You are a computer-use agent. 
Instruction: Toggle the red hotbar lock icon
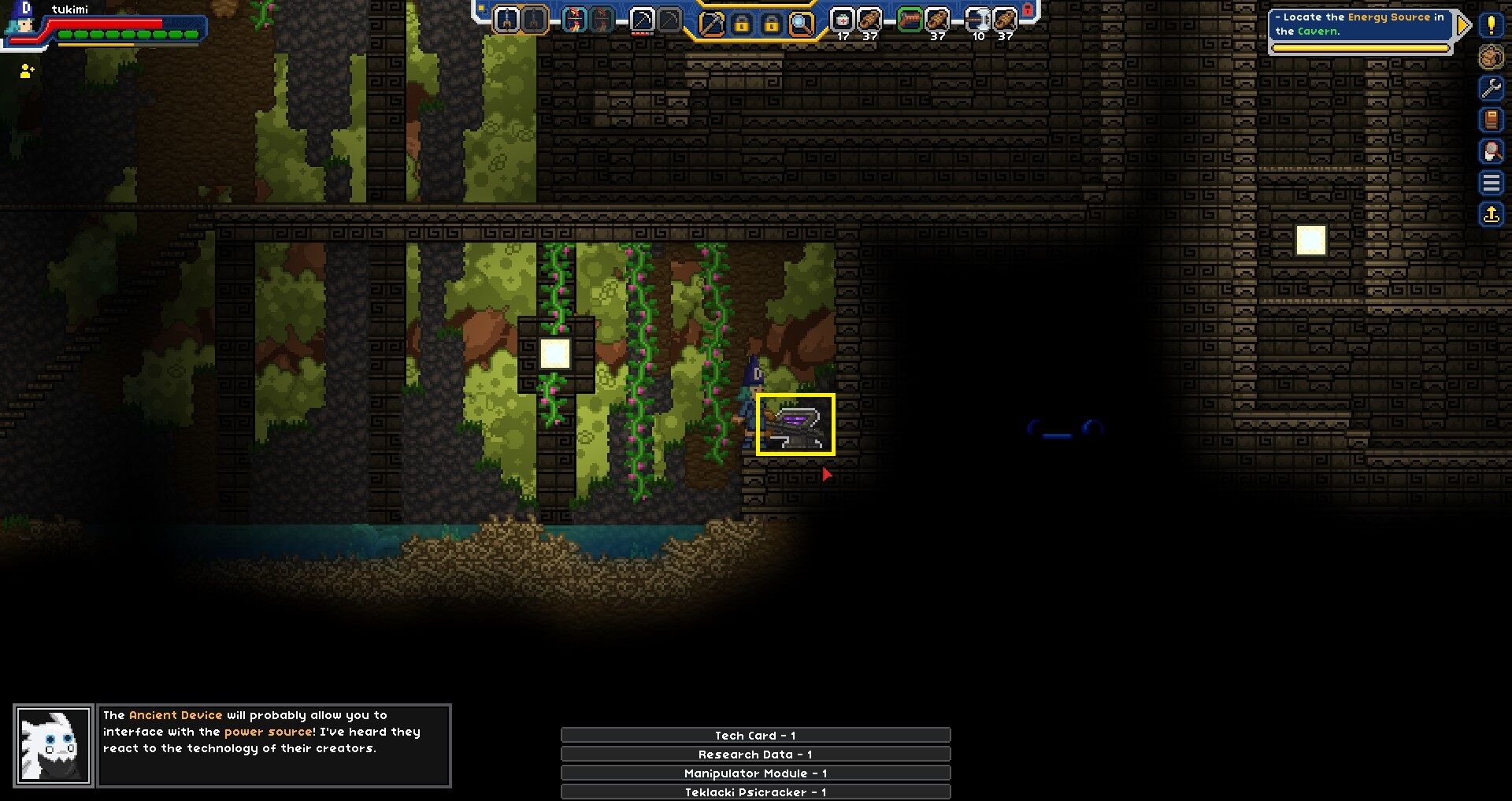click(x=1025, y=8)
